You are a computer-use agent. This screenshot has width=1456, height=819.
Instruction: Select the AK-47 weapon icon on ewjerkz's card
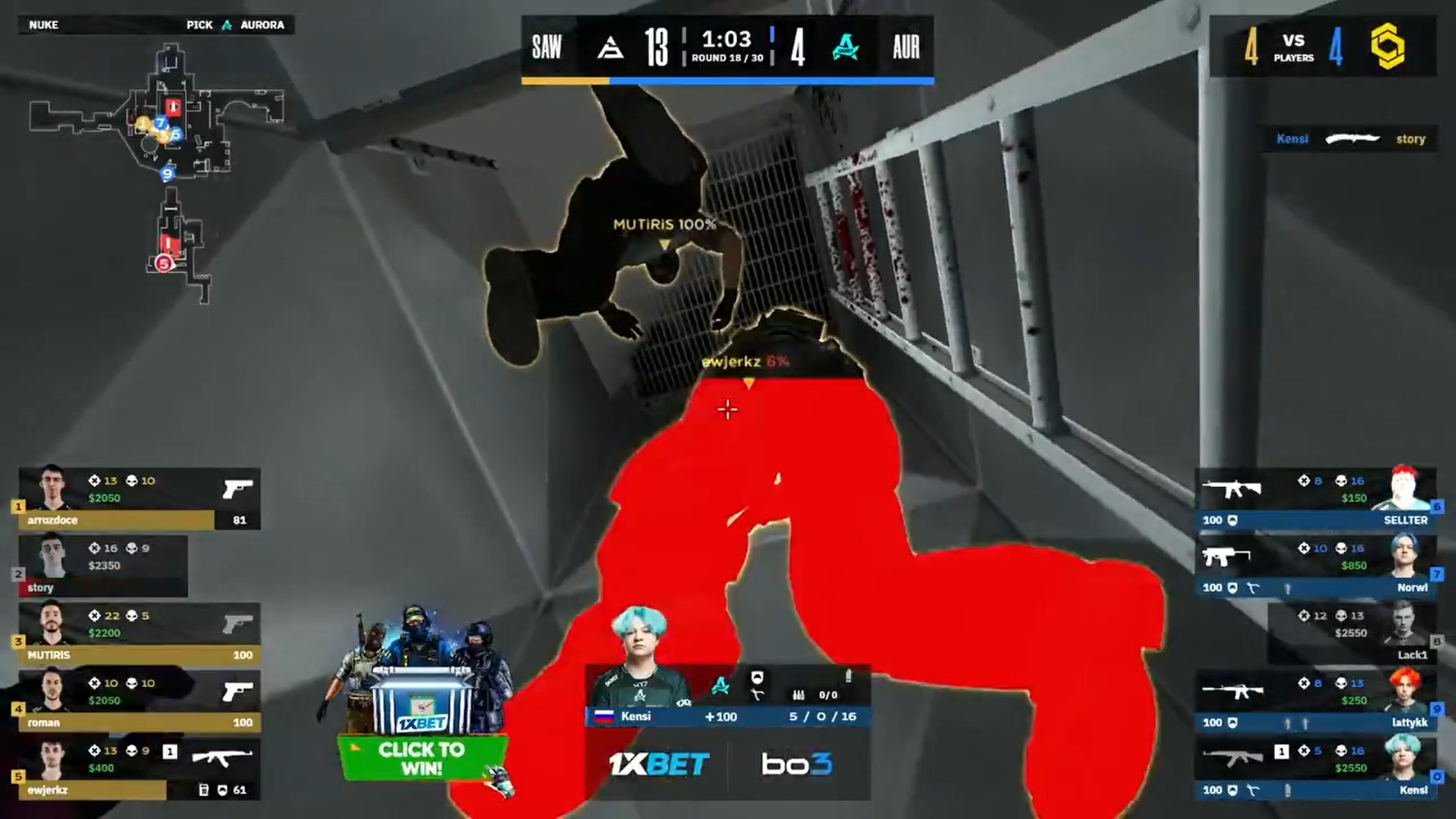click(x=223, y=758)
